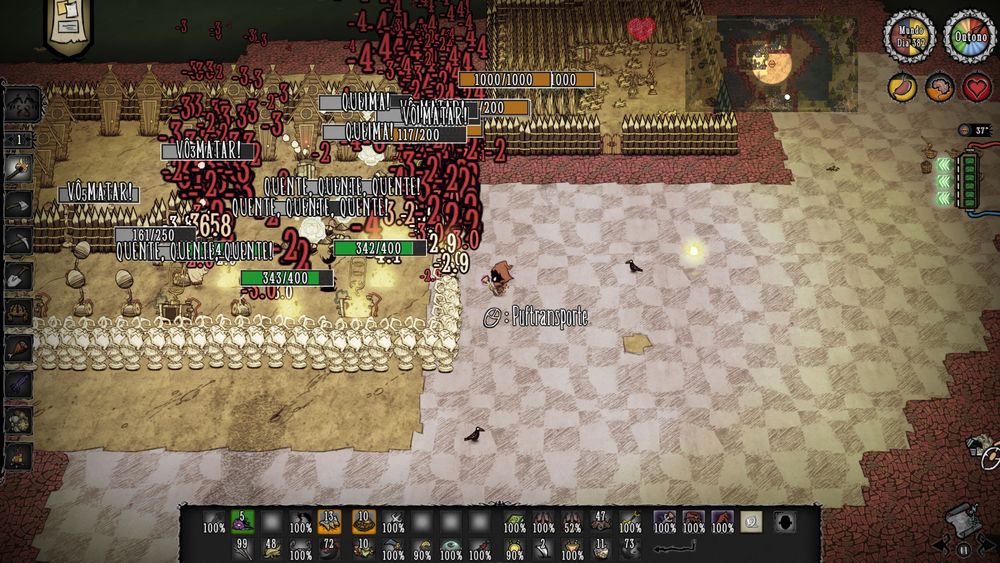1000x563 pixels.
Task: Open the crossed tools crafting tab
Action: pyautogui.click(x=21, y=104)
